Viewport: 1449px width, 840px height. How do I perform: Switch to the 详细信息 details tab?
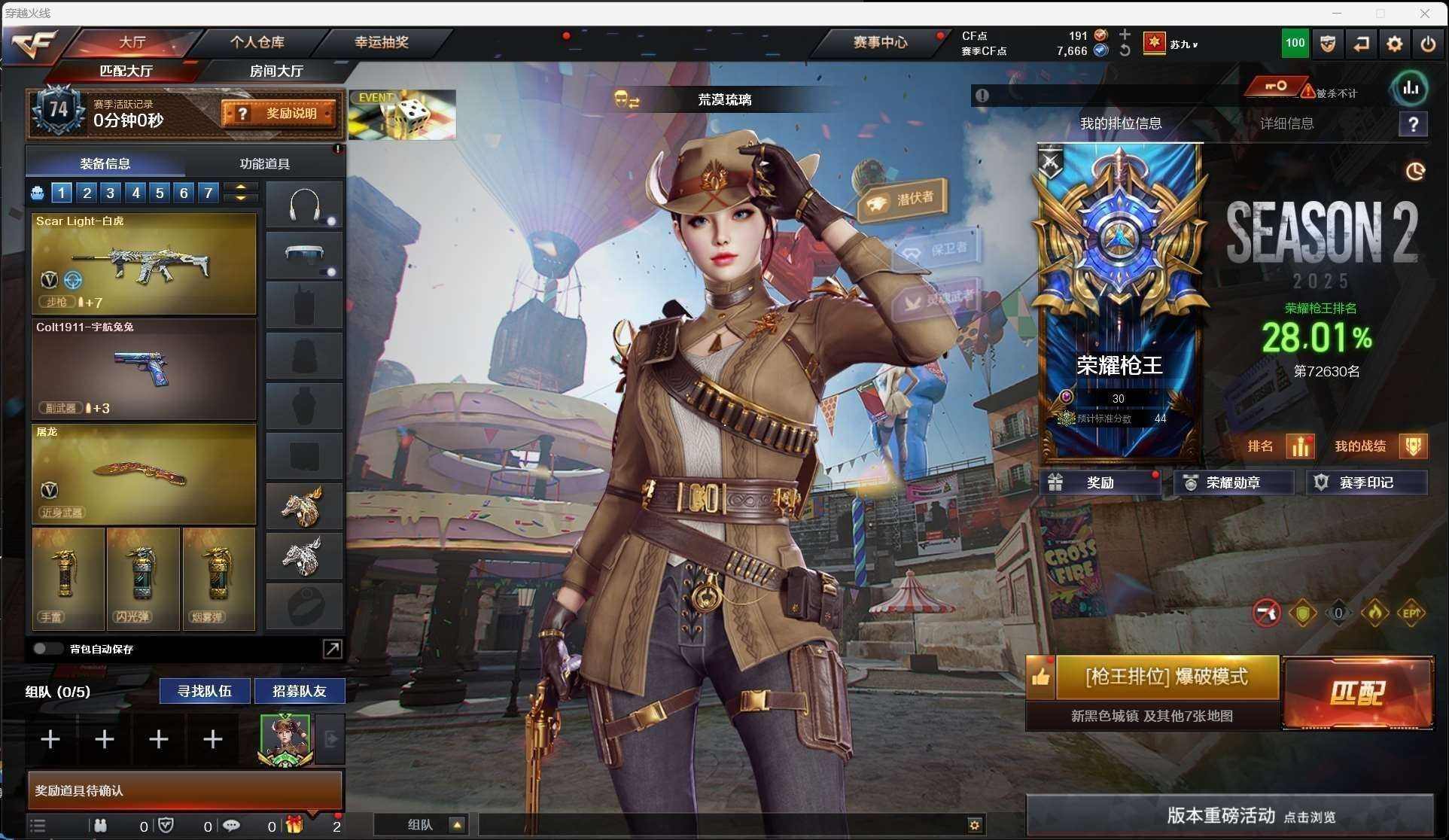1286,123
